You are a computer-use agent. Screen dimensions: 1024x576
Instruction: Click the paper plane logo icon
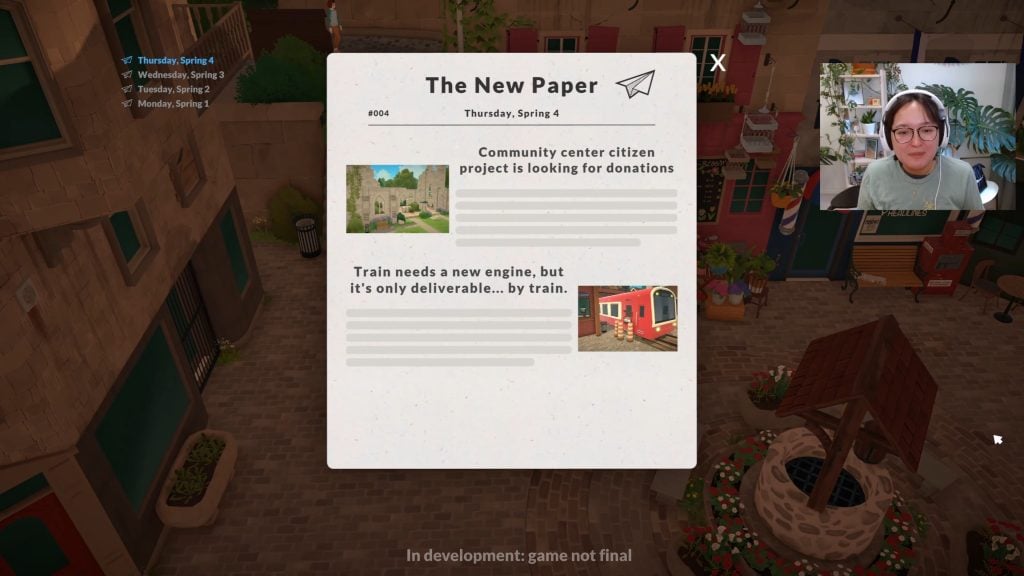(635, 85)
